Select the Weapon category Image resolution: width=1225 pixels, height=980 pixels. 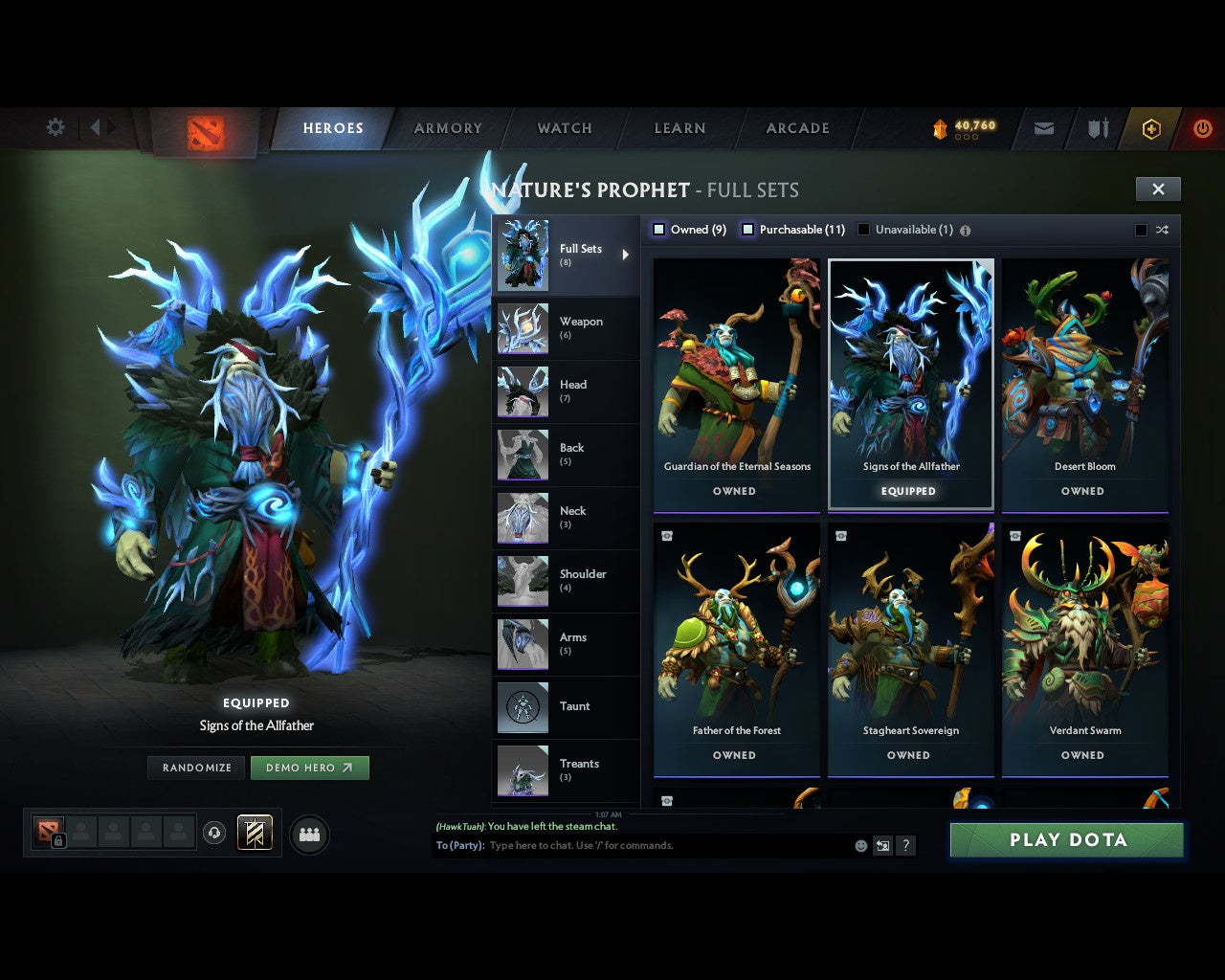pos(566,328)
